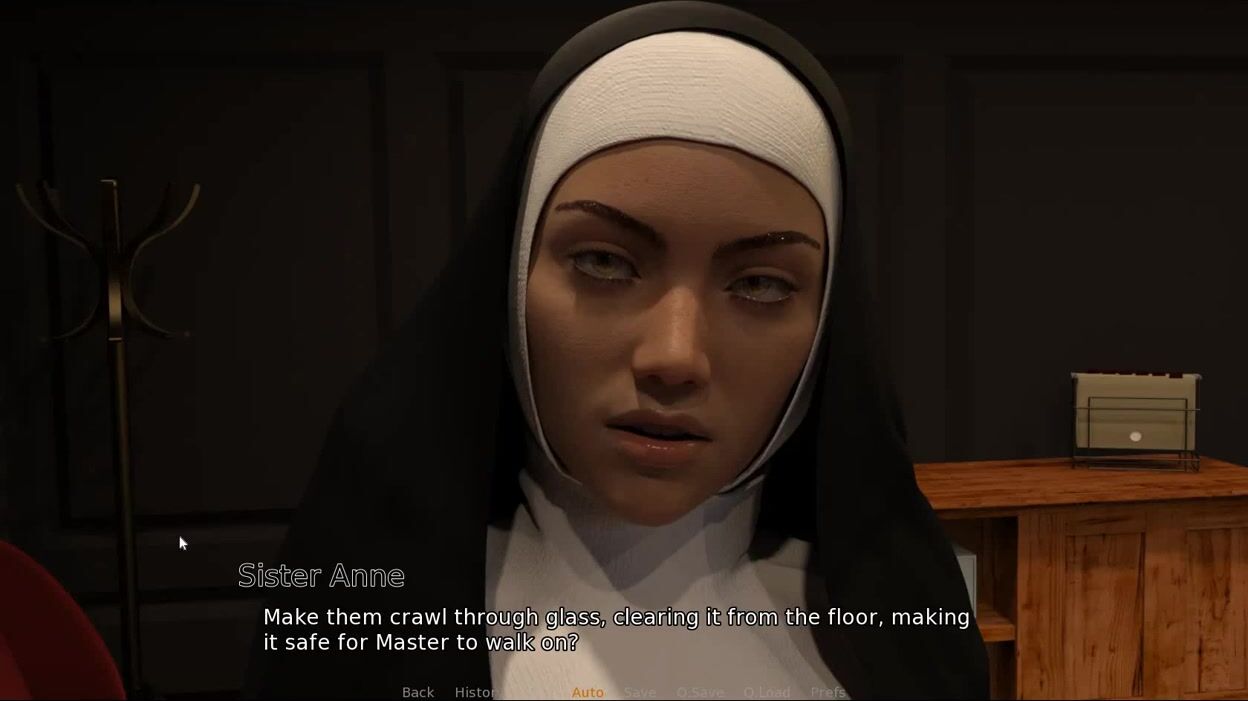The height and width of the screenshot is (701, 1248).
Task: Go back using the Back button
Action: [418, 692]
